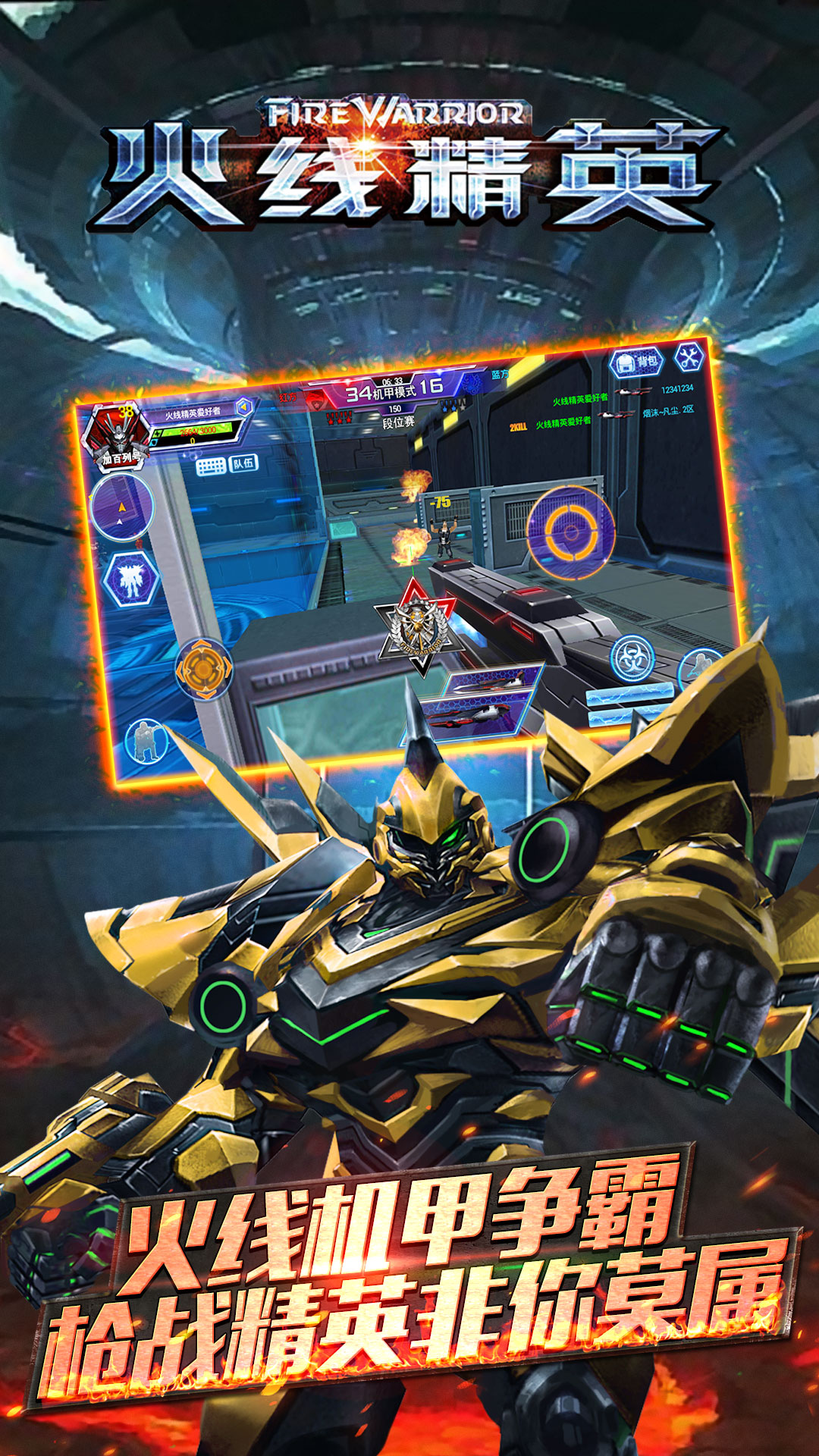Open the keyboard chat button

pyautogui.click(x=211, y=466)
